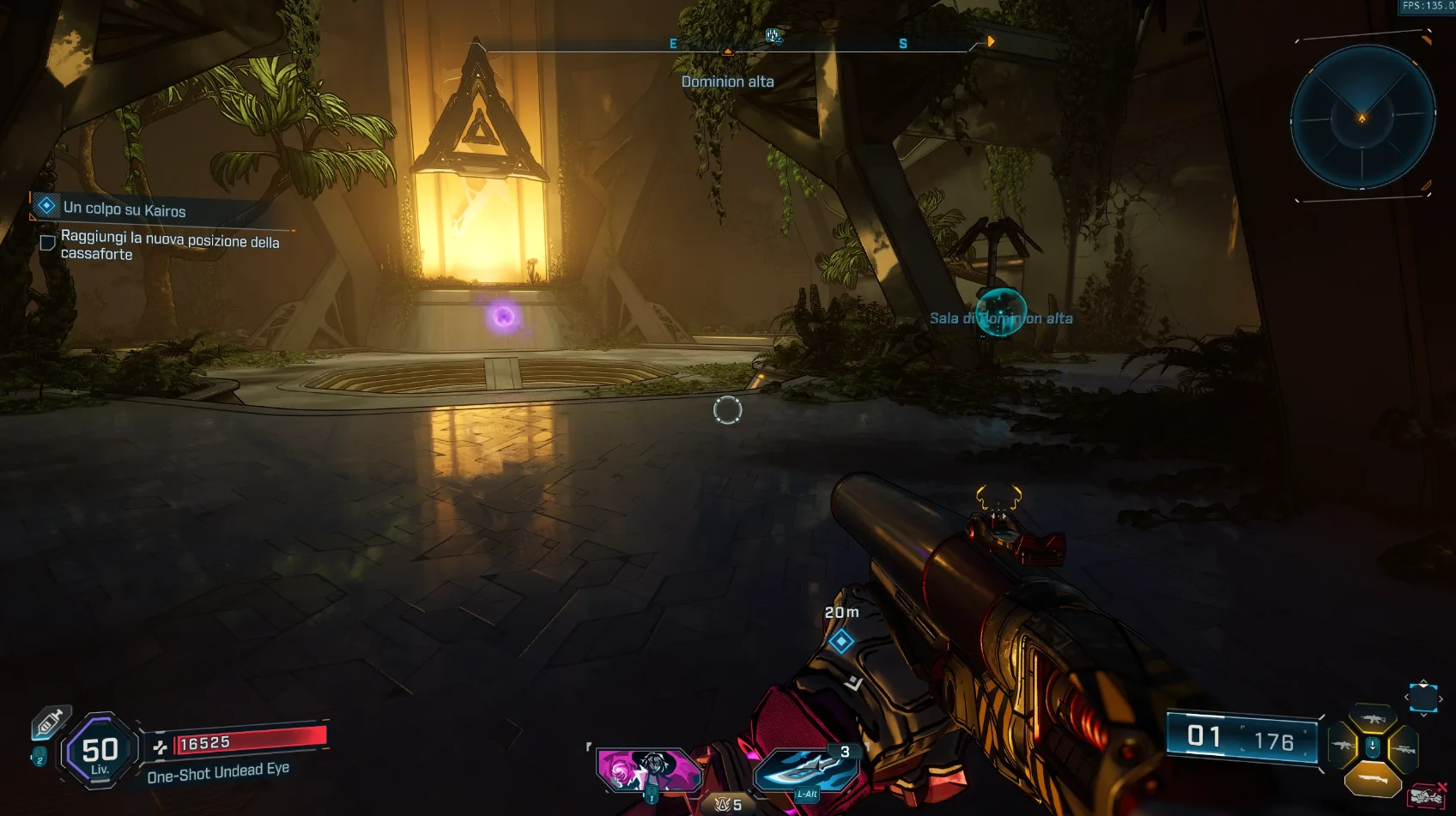
Task: Use the blue throwing knife ordnance
Action: (x=805, y=768)
